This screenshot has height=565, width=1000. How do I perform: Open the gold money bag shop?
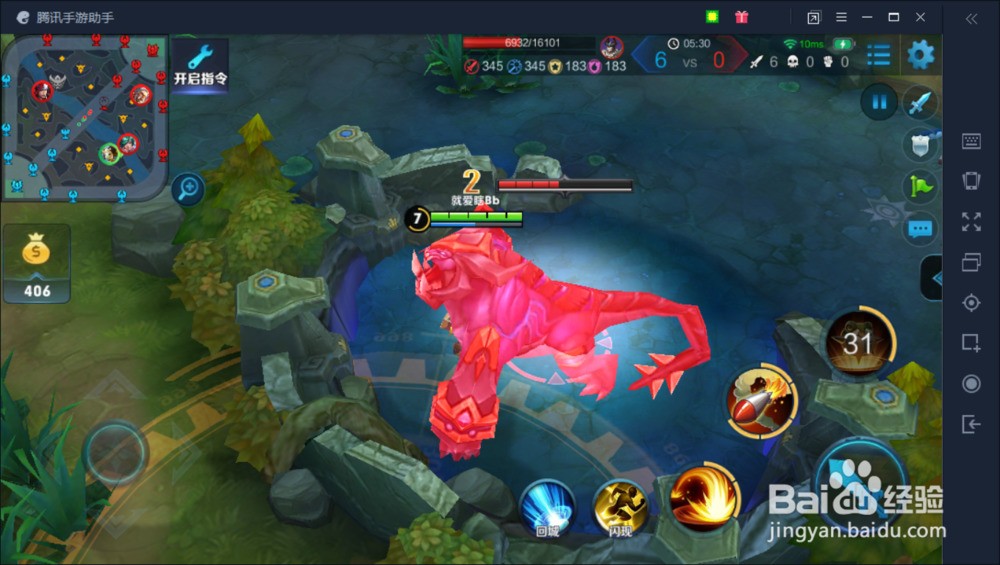click(x=36, y=262)
